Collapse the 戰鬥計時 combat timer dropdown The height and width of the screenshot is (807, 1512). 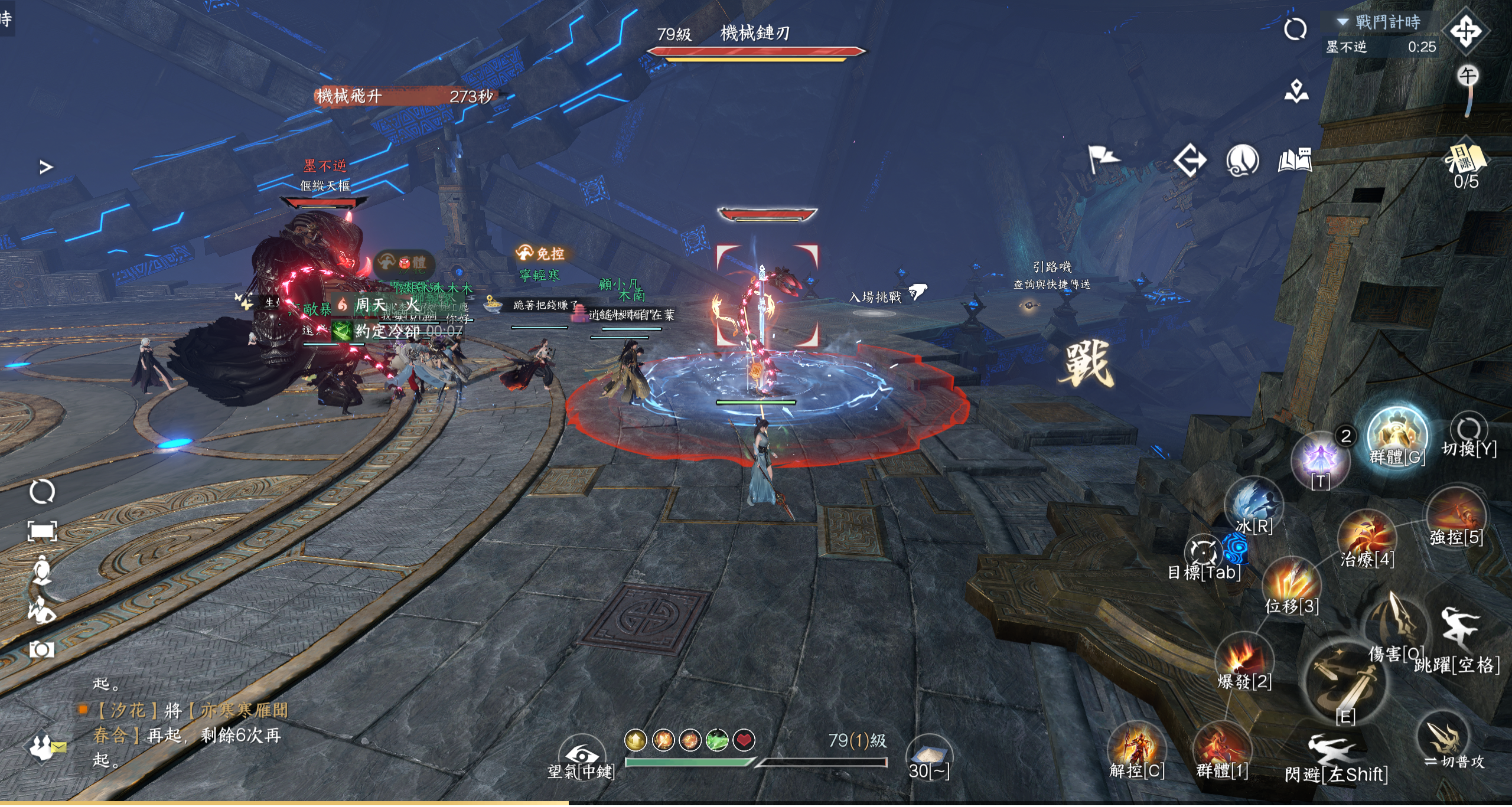tap(1342, 22)
